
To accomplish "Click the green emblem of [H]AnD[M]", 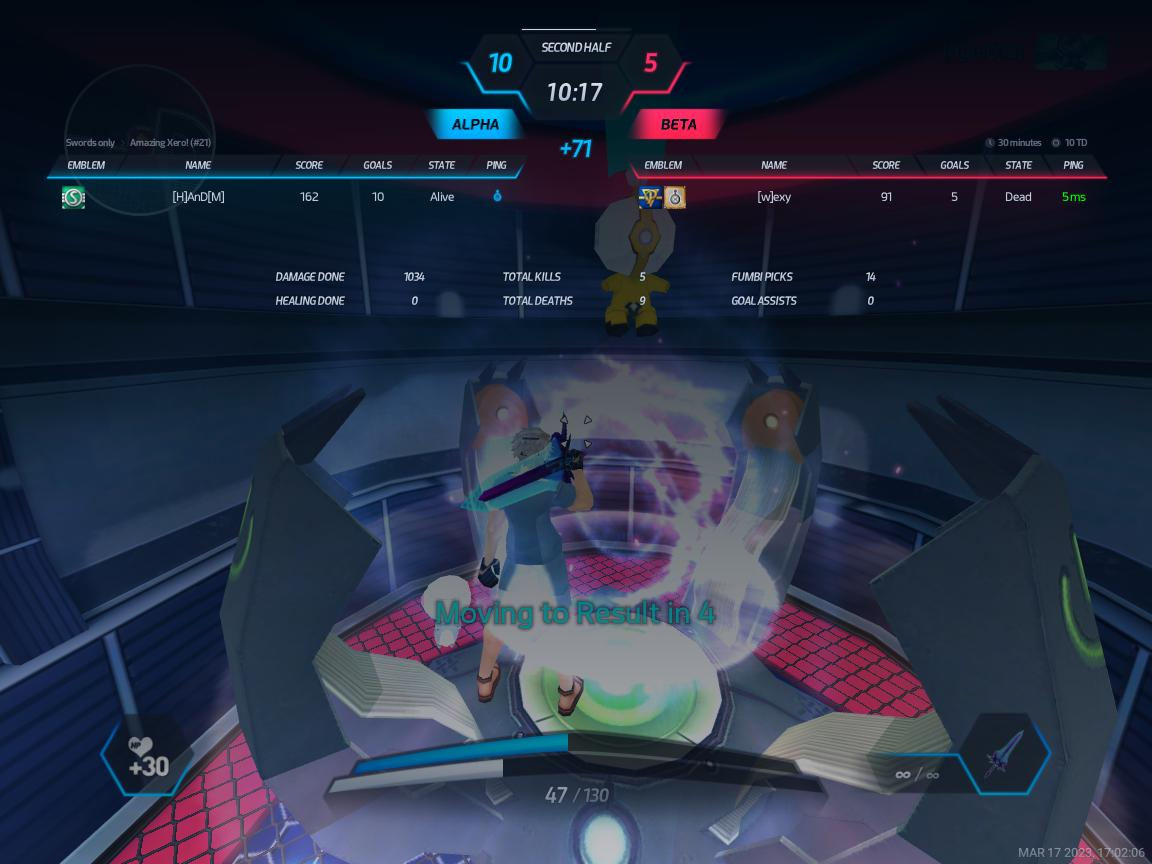I will pyautogui.click(x=73, y=197).
